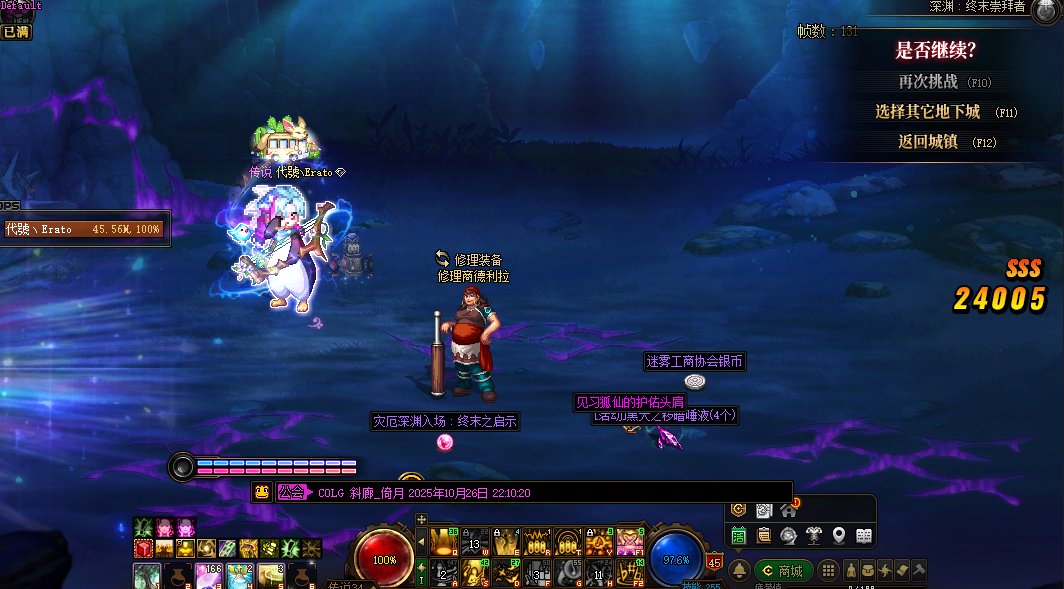Click the yellow emoji face chat button
Screen dimensions: 1064x589
coord(262,492)
